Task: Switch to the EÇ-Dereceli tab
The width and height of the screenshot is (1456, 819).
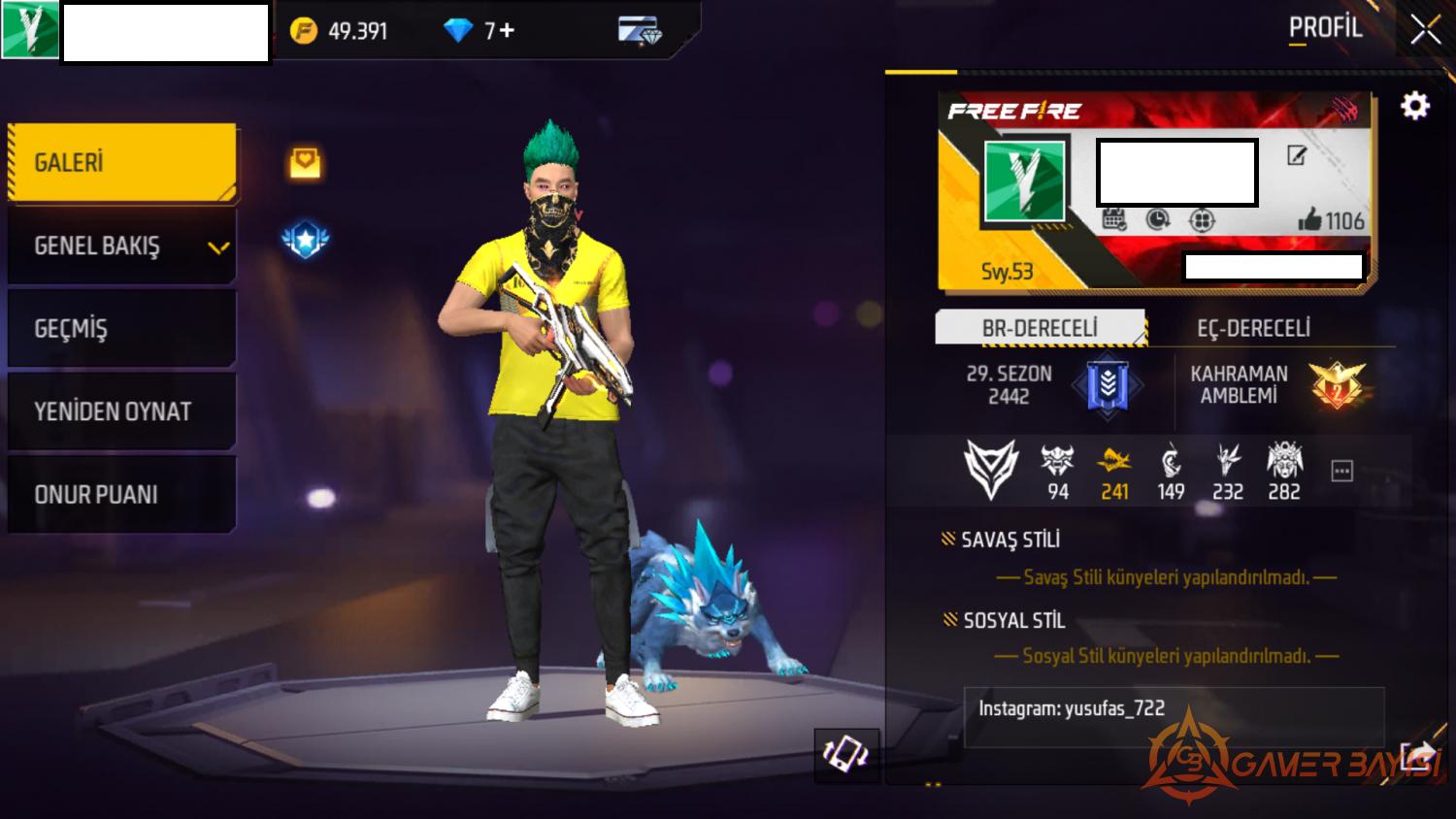Action: point(1253,328)
